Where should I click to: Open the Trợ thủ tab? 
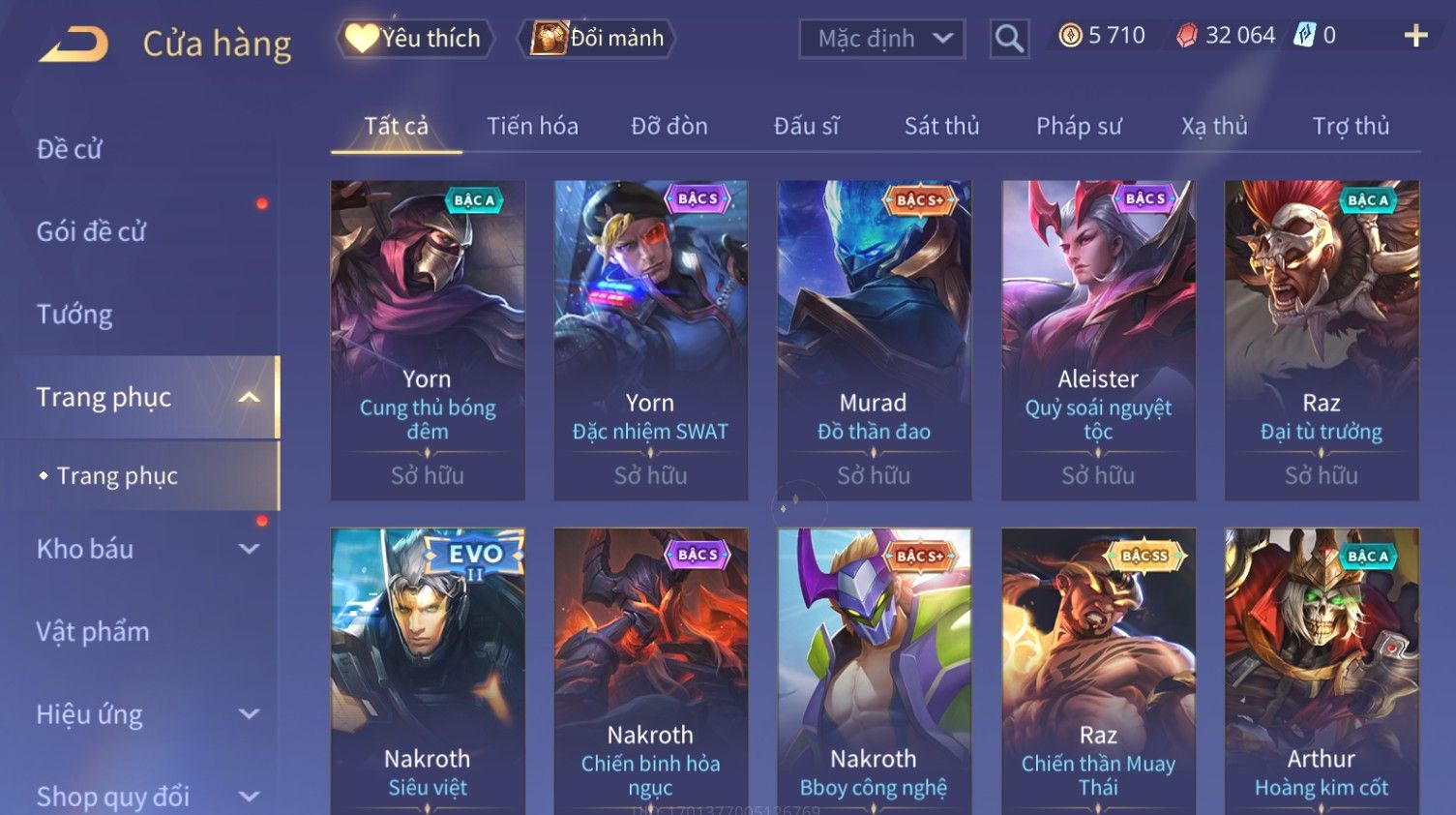(1351, 126)
